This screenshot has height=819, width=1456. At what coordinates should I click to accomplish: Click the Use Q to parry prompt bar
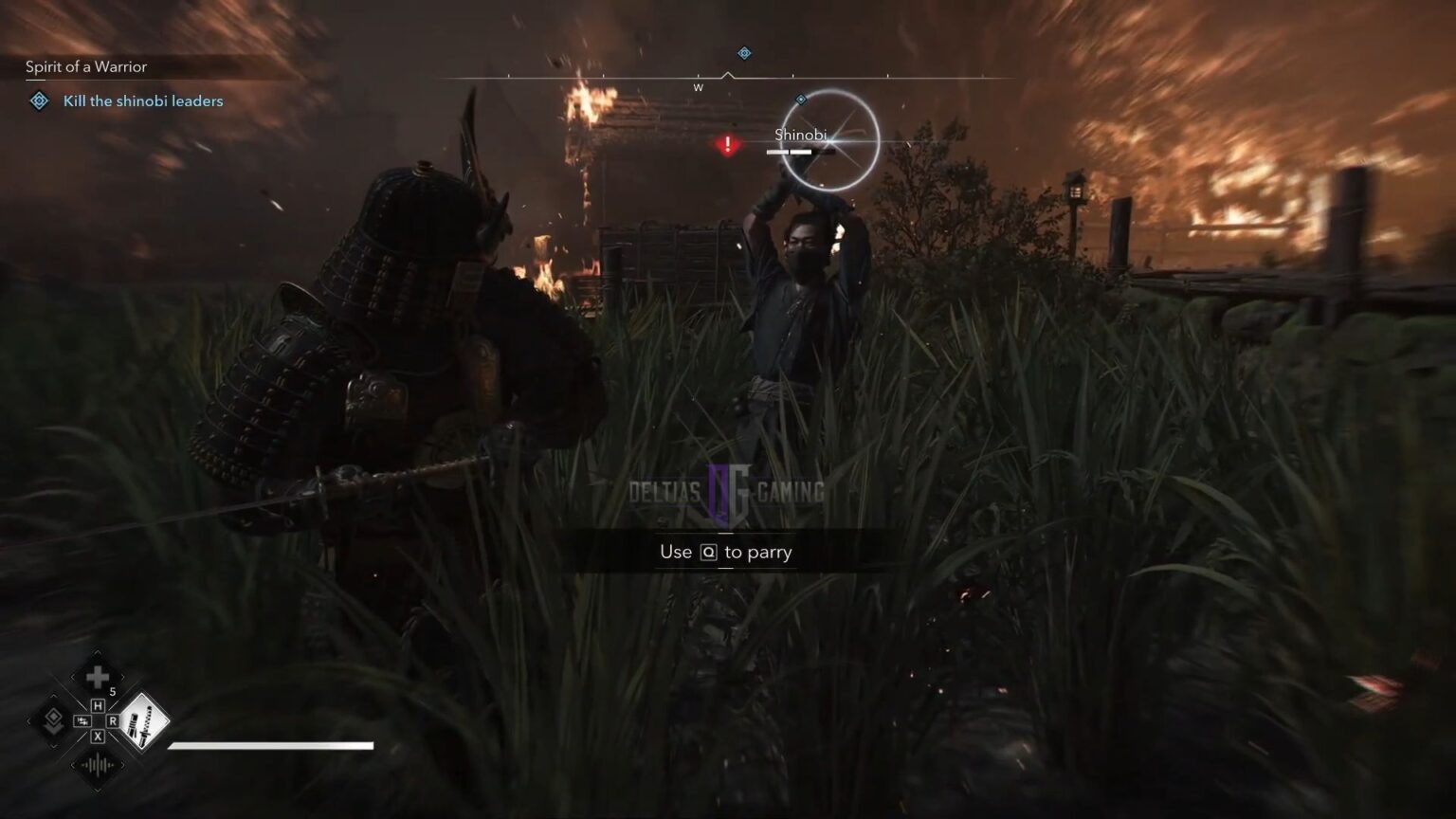coord(725,552)
